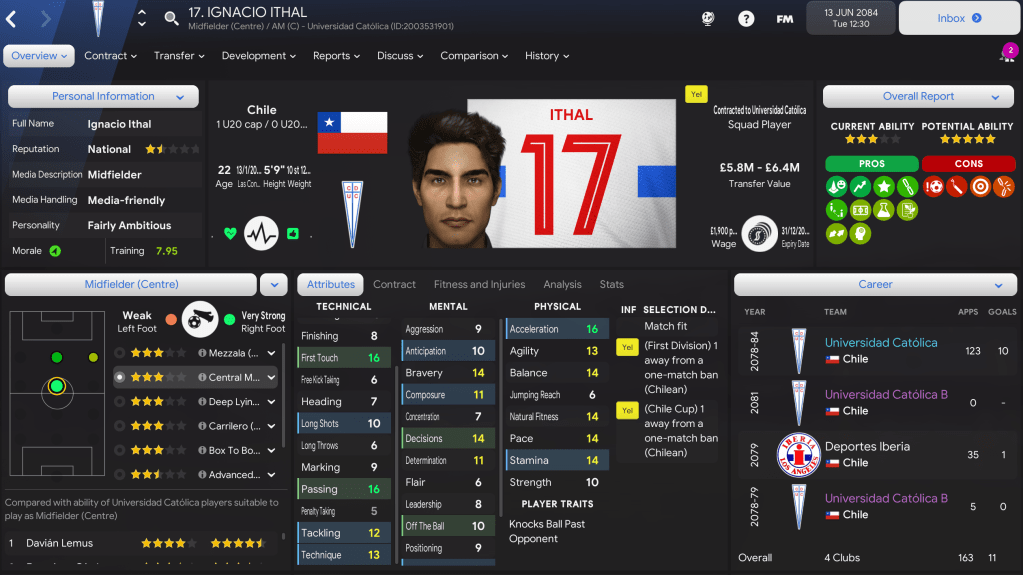Open the Transfer menu
This screenshot has width=1023, height=575.
tap(179, 56)
